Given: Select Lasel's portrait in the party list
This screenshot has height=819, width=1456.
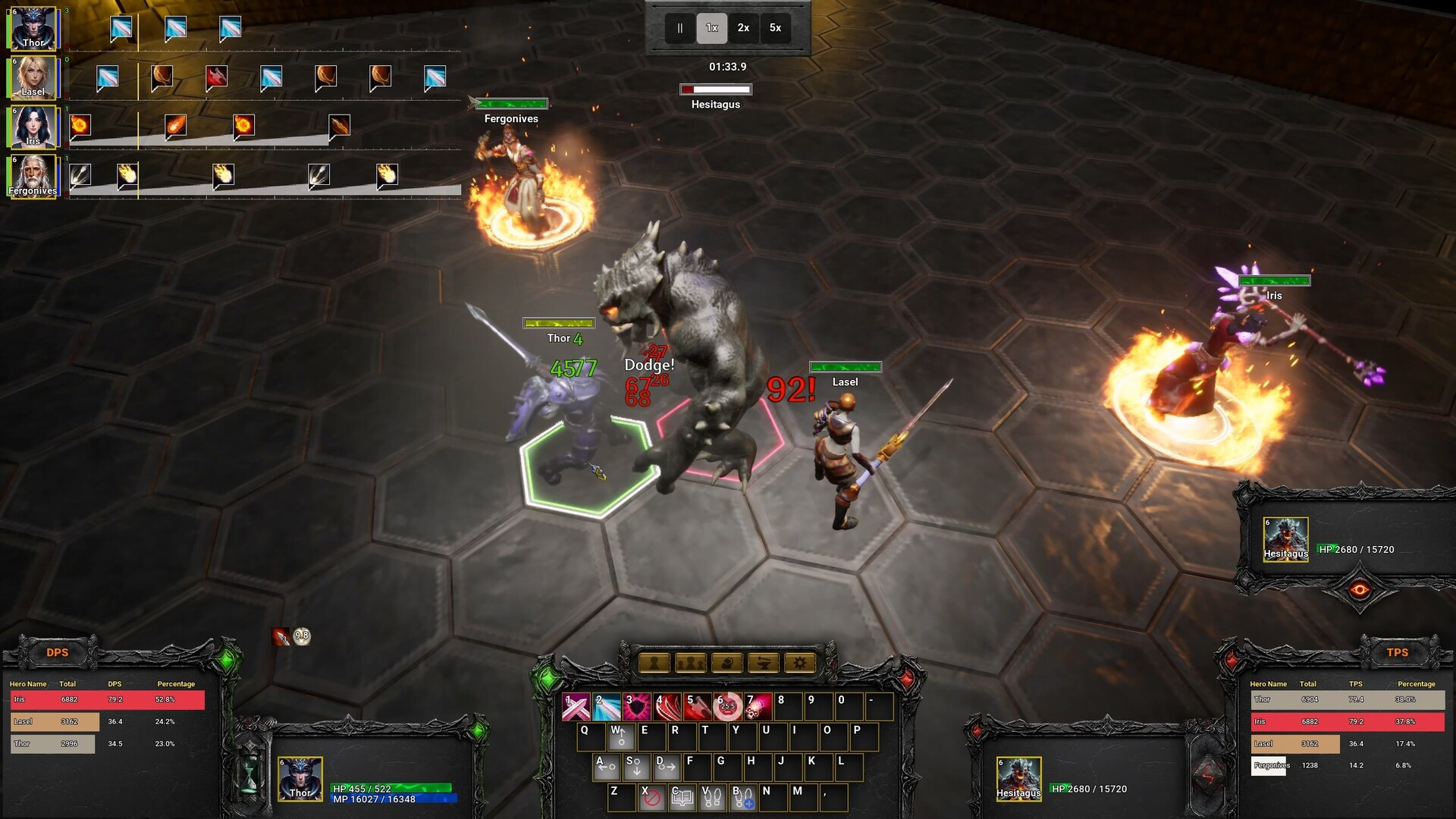Looking at the screenshot, I should 33,77.
